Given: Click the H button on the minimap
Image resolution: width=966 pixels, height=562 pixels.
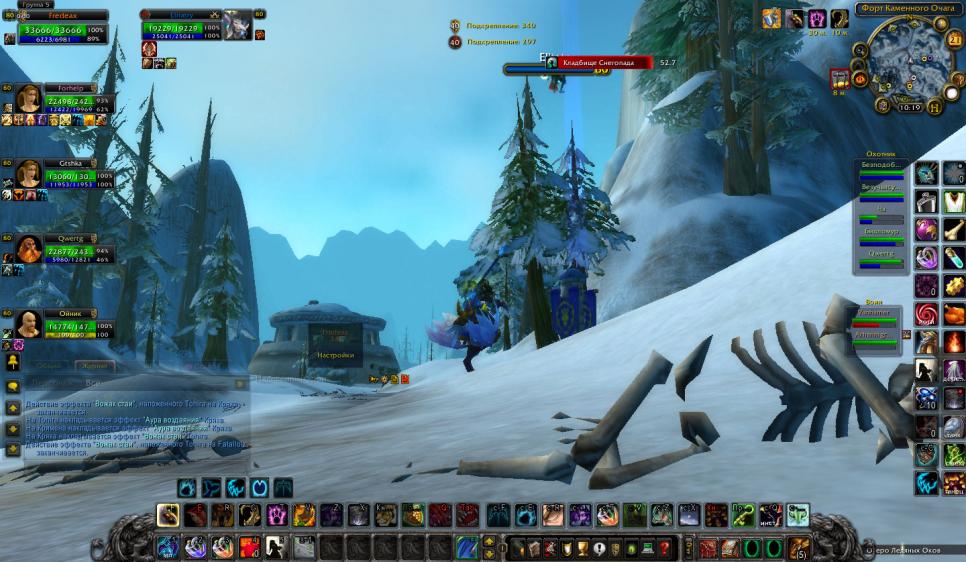Looking at the screenshot, I should pos(935,107).
